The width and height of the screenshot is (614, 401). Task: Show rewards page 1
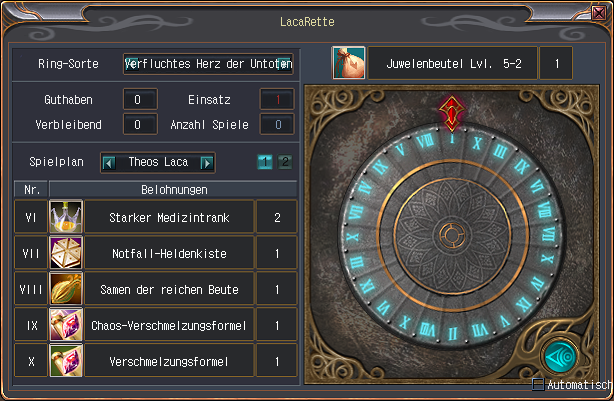tap(264, 162)
